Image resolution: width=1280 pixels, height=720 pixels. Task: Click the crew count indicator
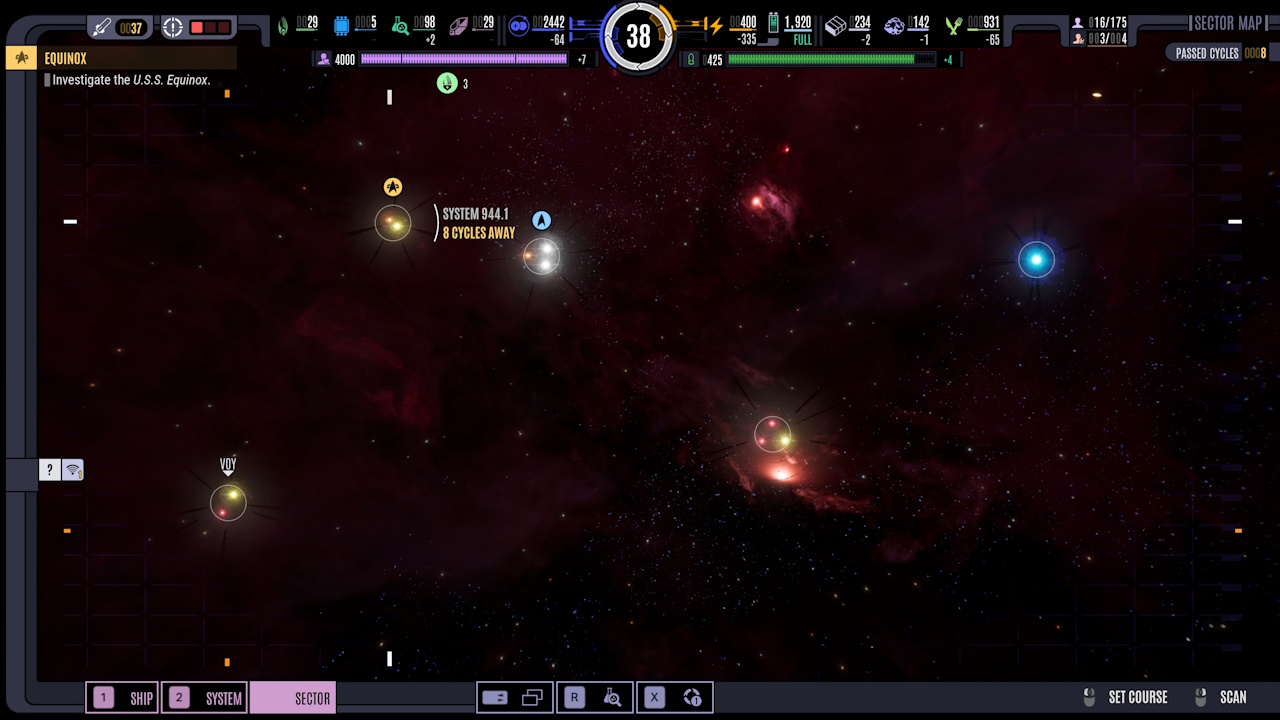pyautogui.click(x=1098, y=23)
